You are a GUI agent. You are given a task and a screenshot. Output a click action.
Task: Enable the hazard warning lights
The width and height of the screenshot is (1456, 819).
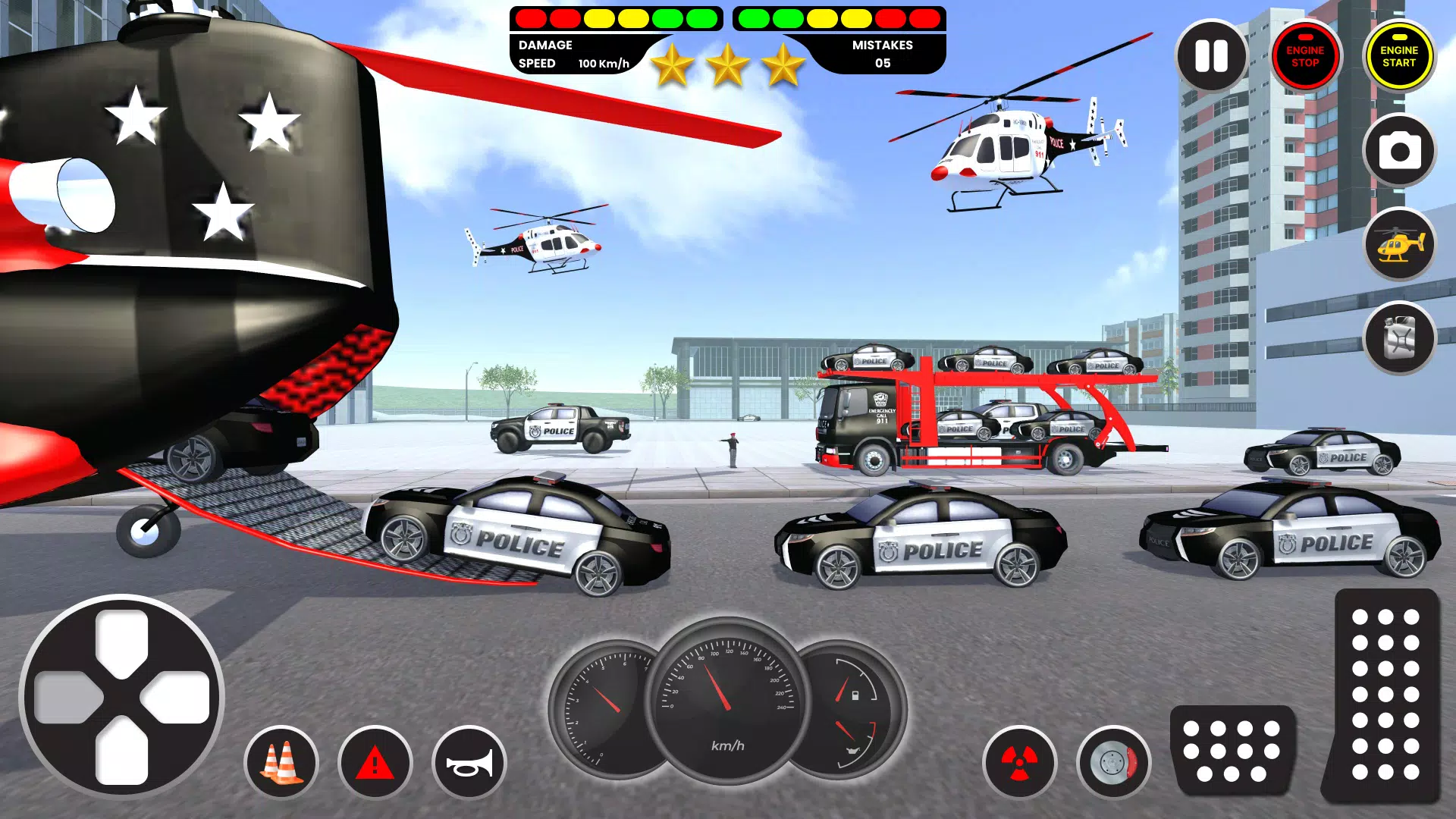point(375,761)
